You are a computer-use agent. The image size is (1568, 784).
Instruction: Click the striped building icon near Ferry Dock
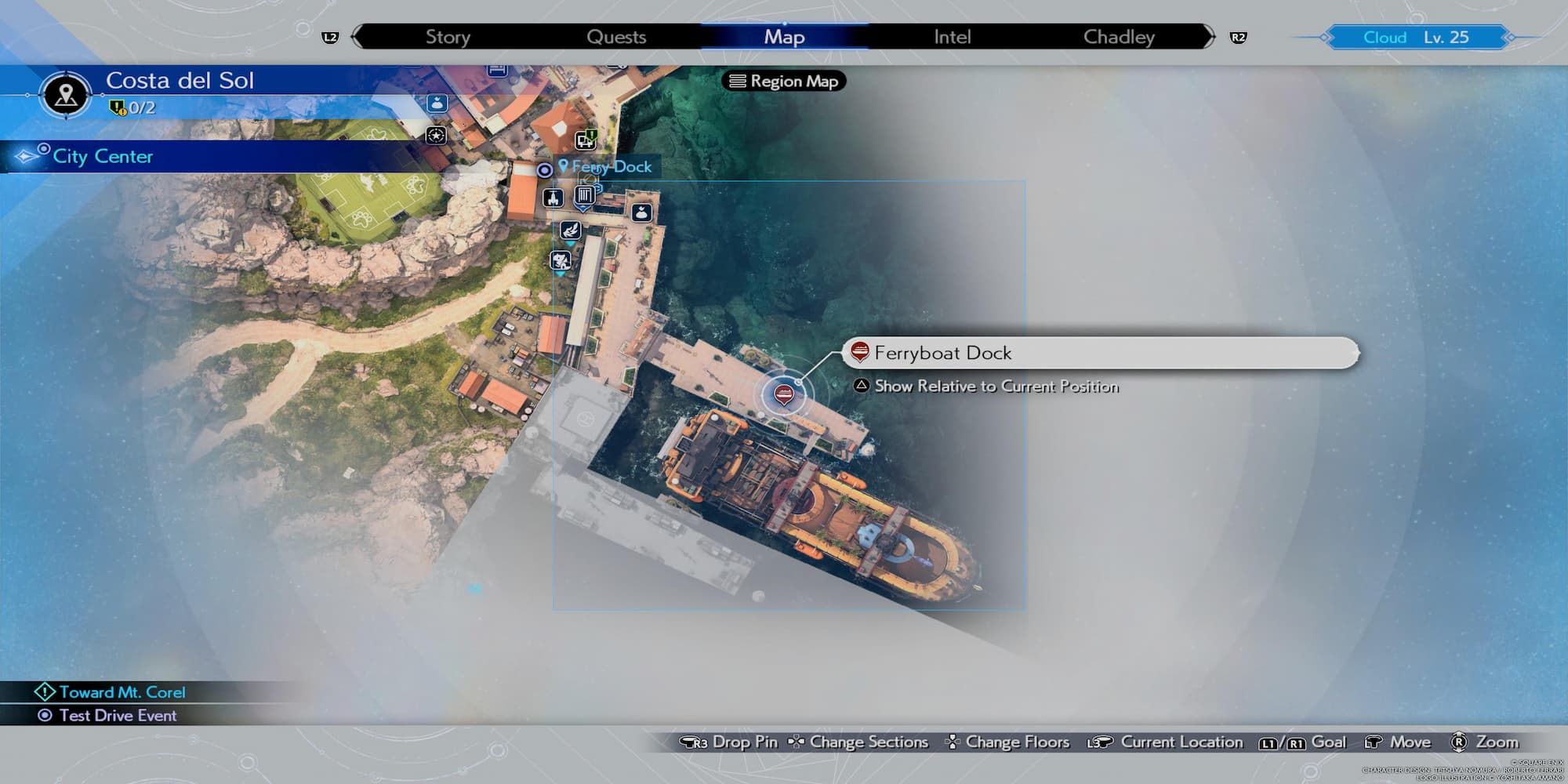tap(584, 195)
